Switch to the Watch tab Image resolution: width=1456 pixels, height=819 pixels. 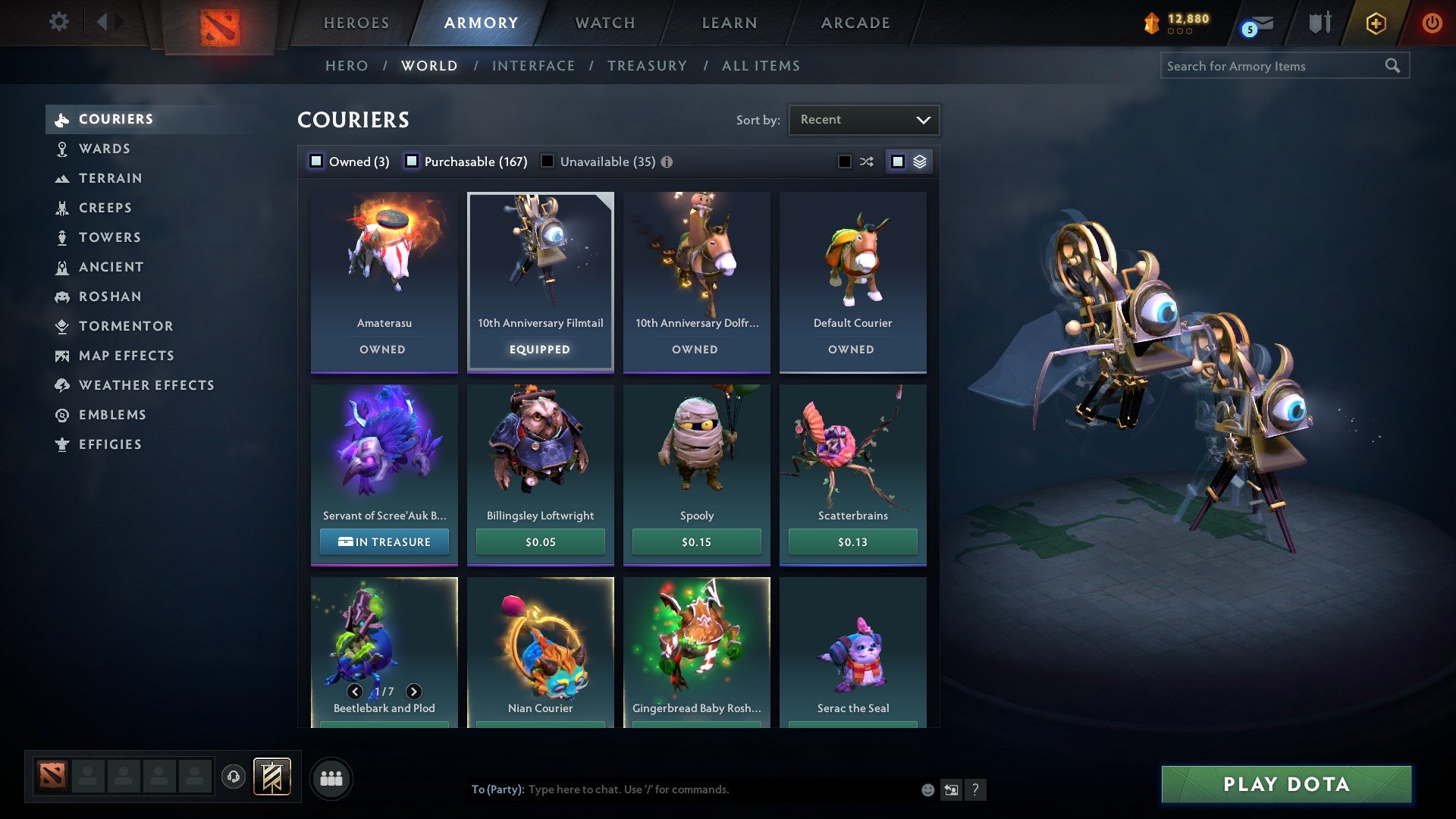coord(604,23)
